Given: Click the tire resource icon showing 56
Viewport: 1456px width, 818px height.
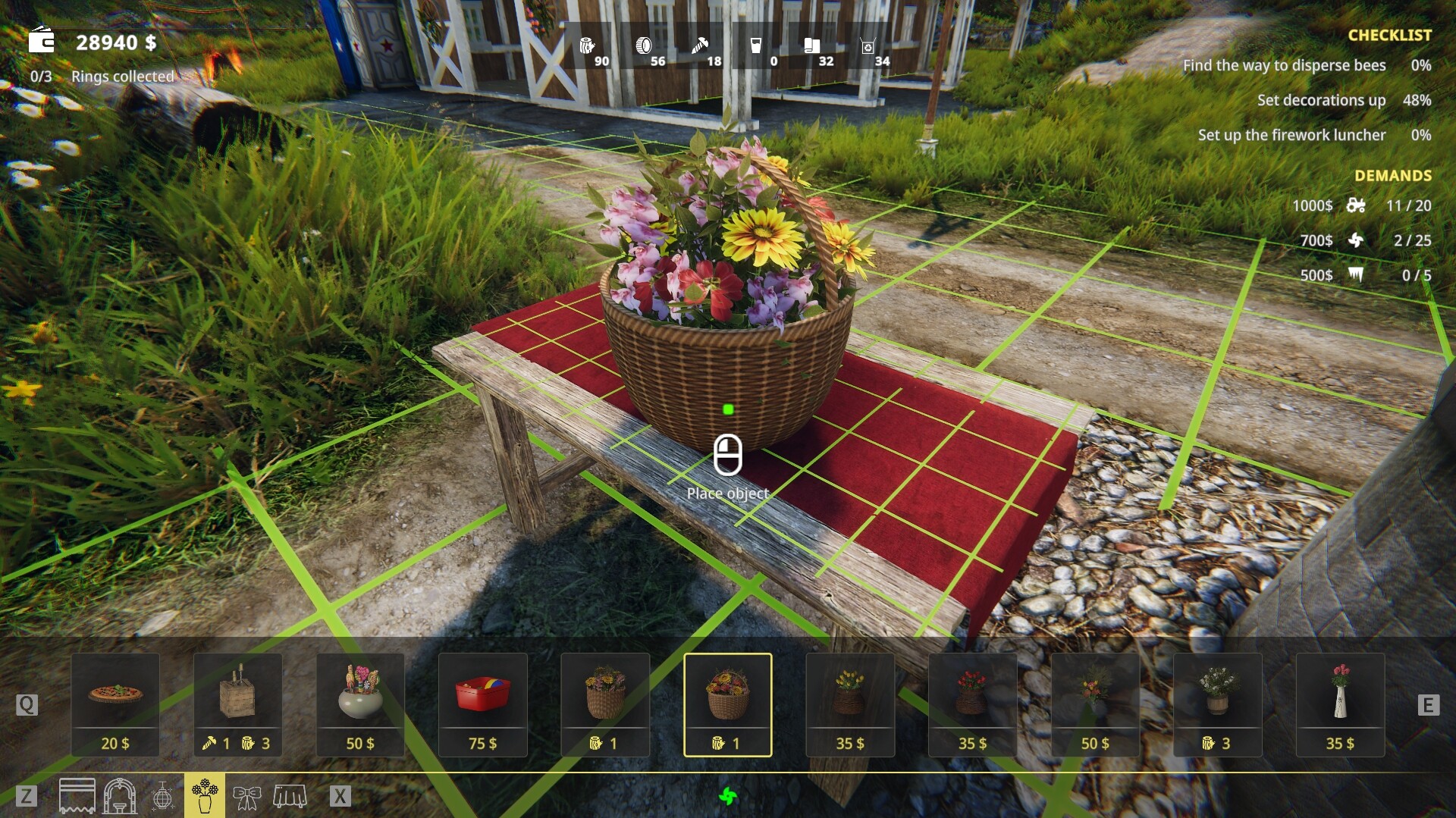Looking at the screenshot, I should click(x=645, y=47).
